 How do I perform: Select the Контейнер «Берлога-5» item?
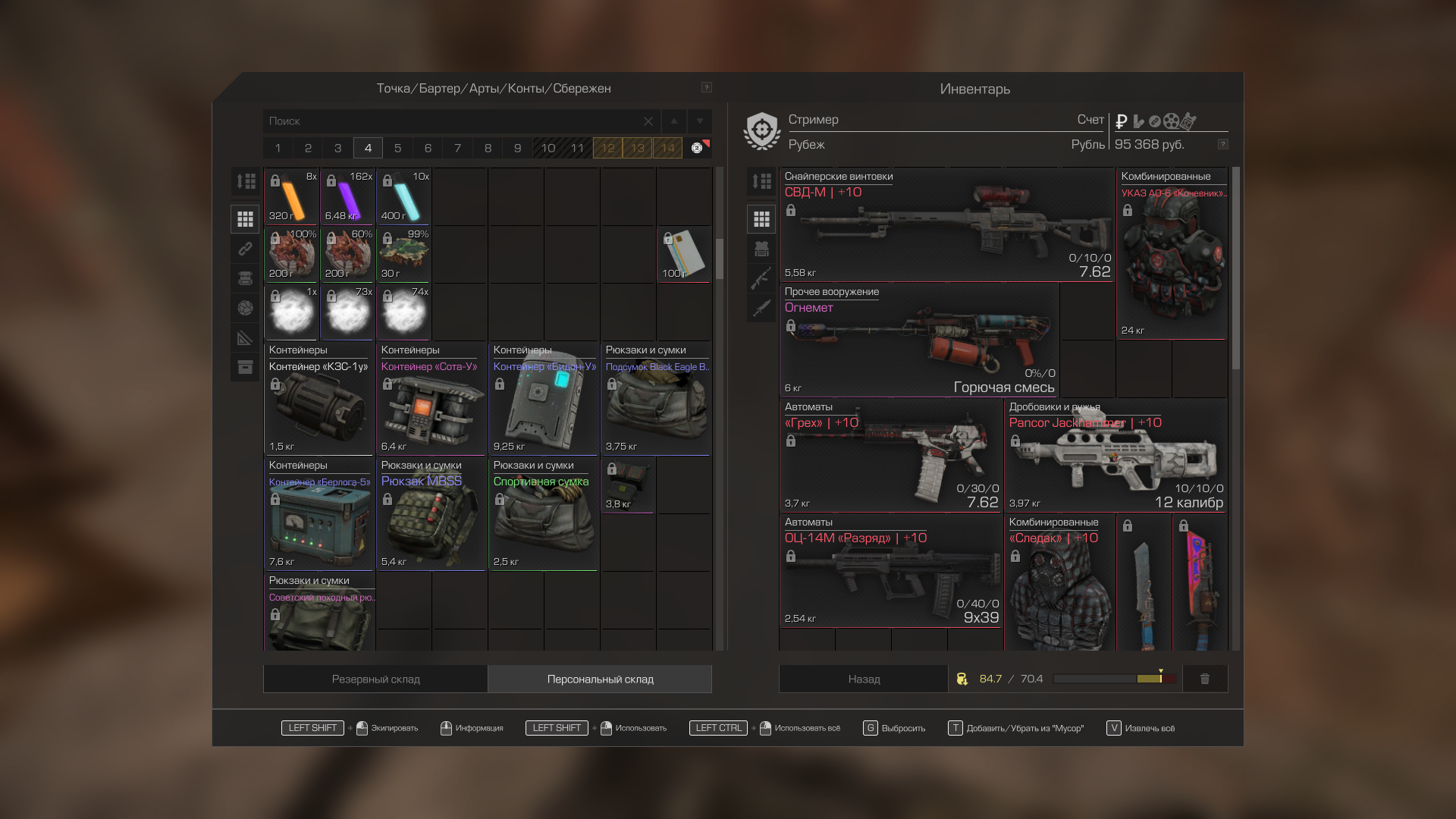[319, 515]
